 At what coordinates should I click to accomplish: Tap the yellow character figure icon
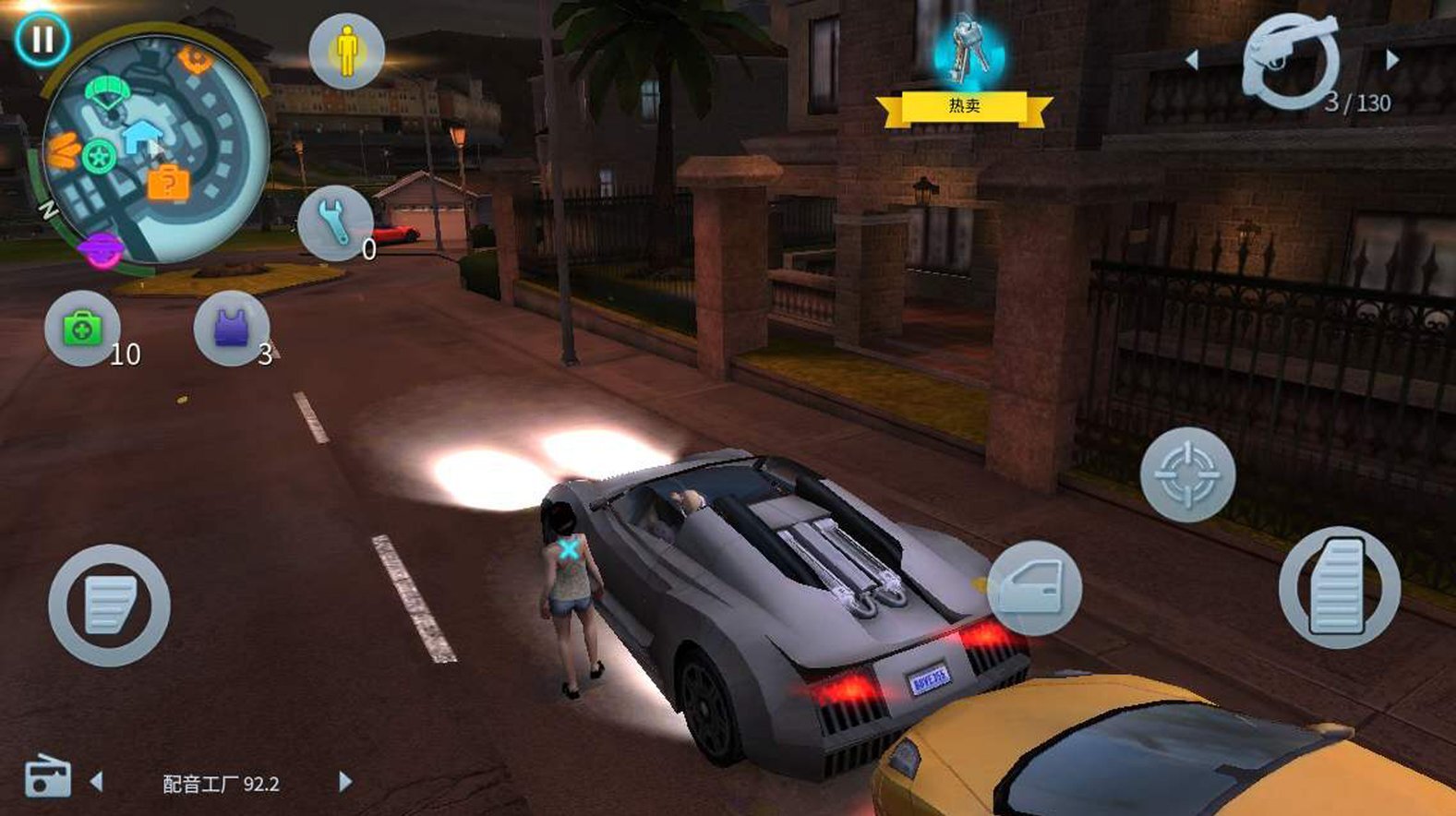pos(346,52)
